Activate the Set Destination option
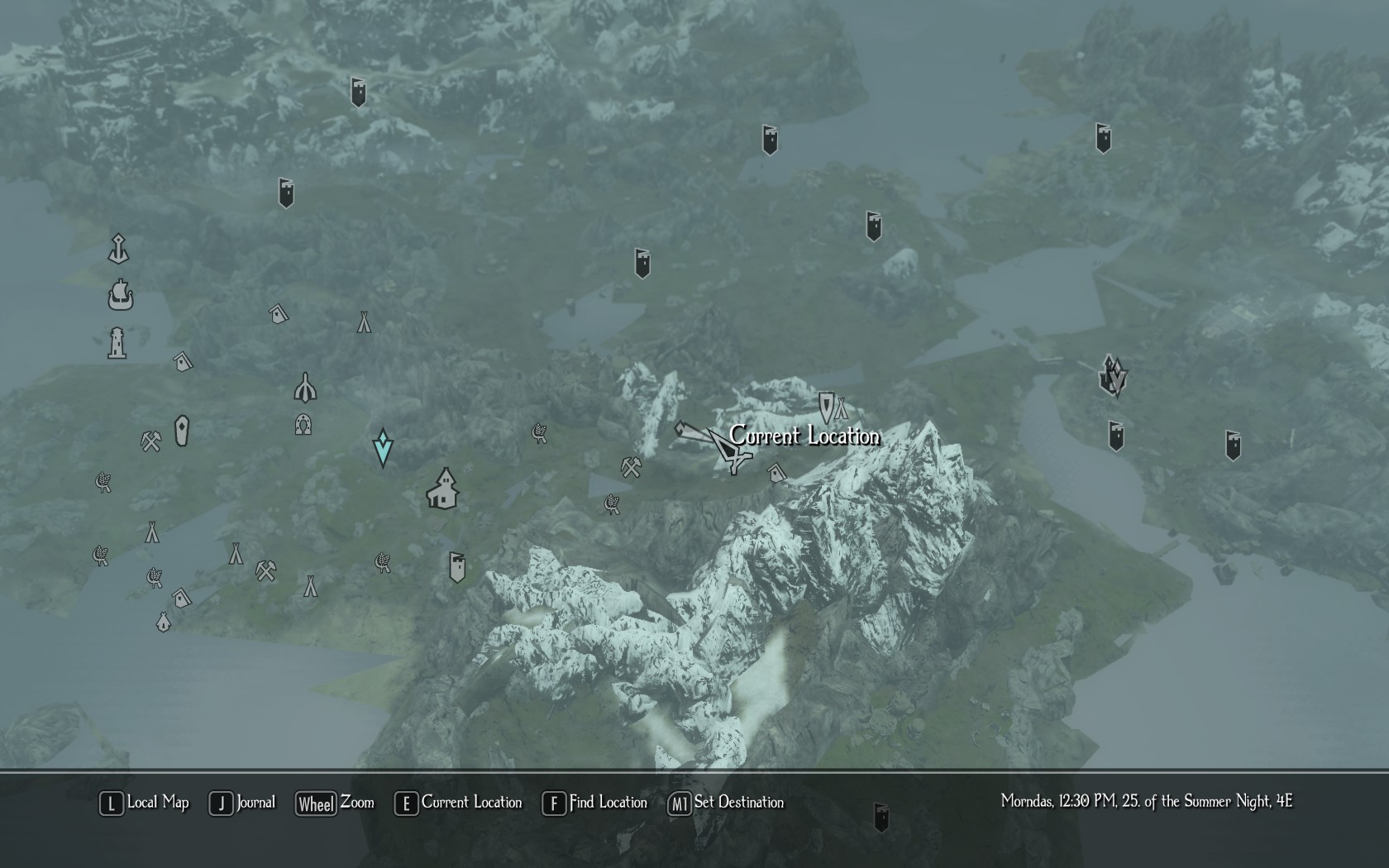Image resolution: width=1389 pixels, height=868 pixels. pos(726,803)
